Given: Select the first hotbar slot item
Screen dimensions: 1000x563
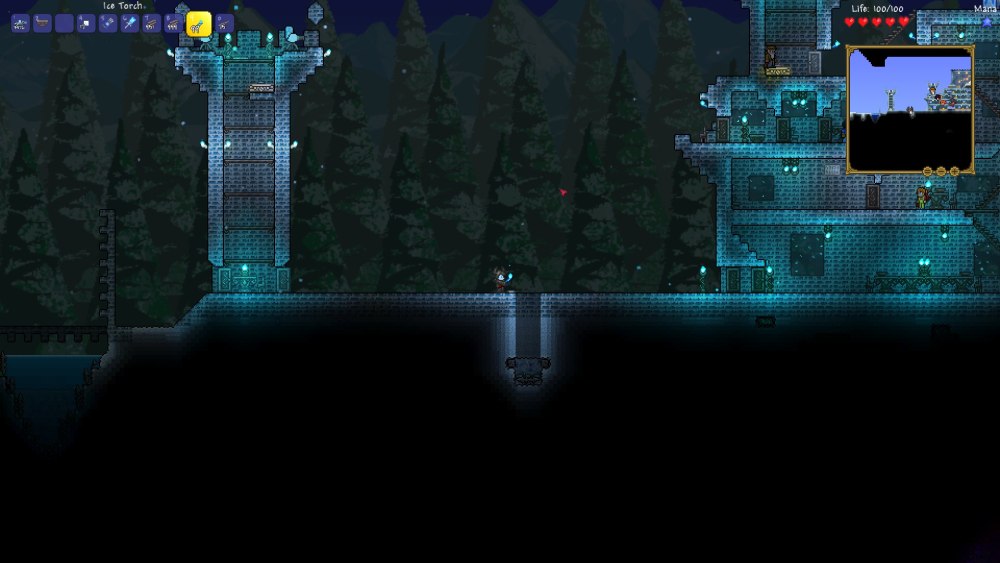Looking at the screenshot, I should (x=20, y=23).
